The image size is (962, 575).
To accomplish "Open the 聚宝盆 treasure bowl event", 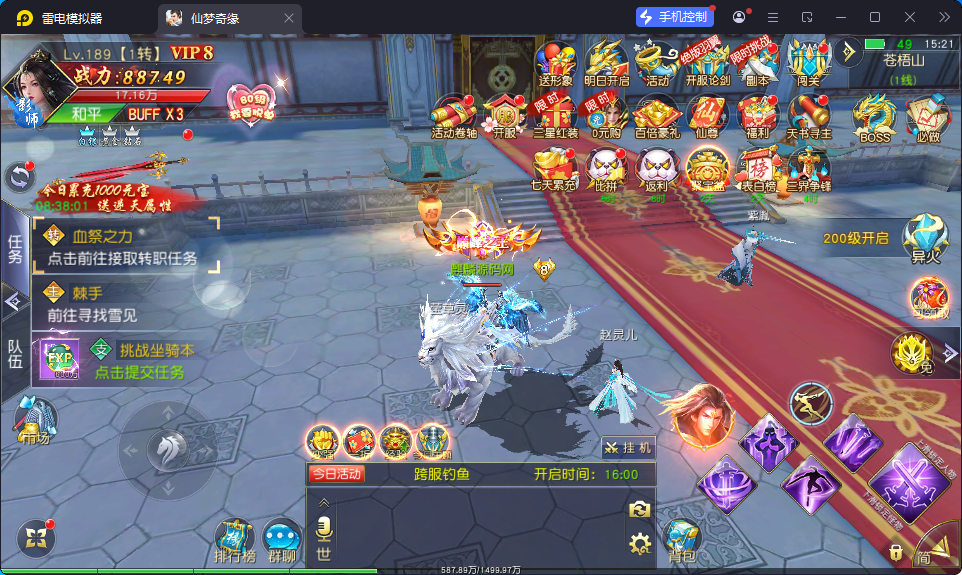I will click(x=707, y=168).
